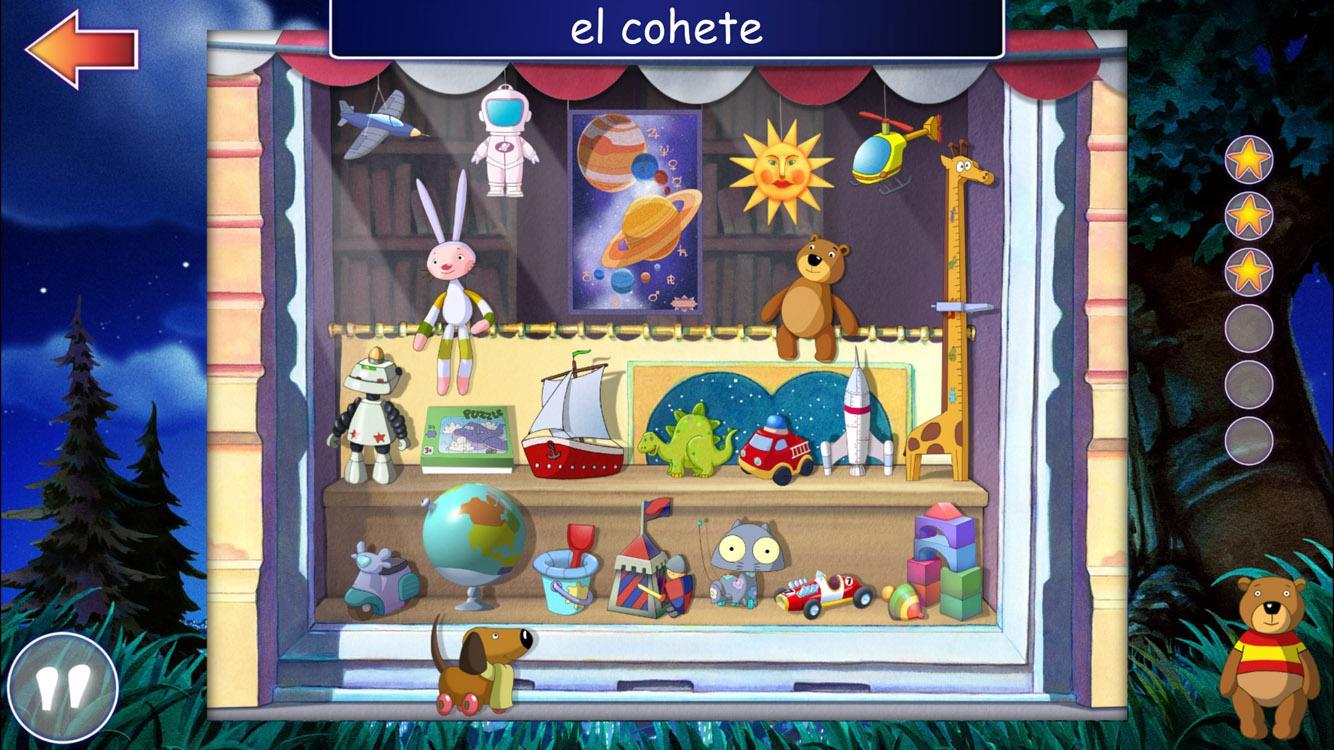Click the red racing car toy
This screenshot has height=750, width=1334.
coord(820,590)
